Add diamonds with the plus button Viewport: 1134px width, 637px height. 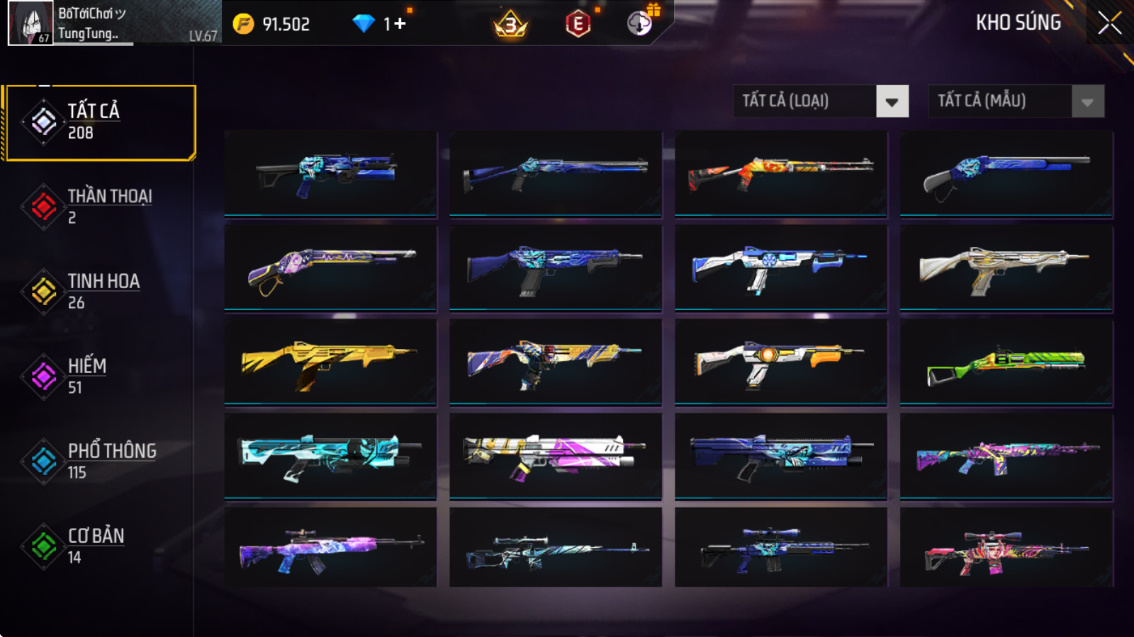(399, 24)
